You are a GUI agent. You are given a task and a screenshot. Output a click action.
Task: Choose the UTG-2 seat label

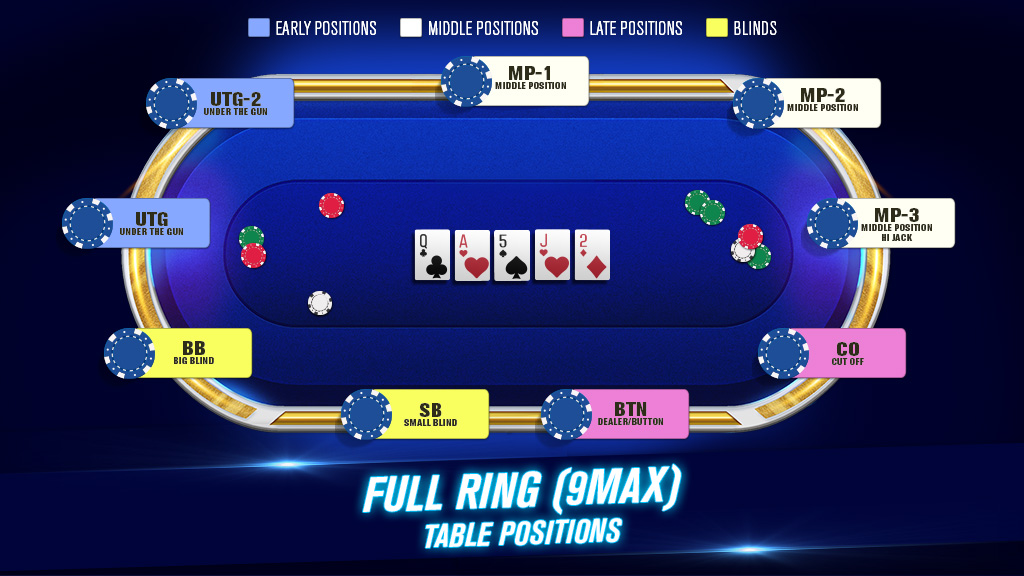235,103
